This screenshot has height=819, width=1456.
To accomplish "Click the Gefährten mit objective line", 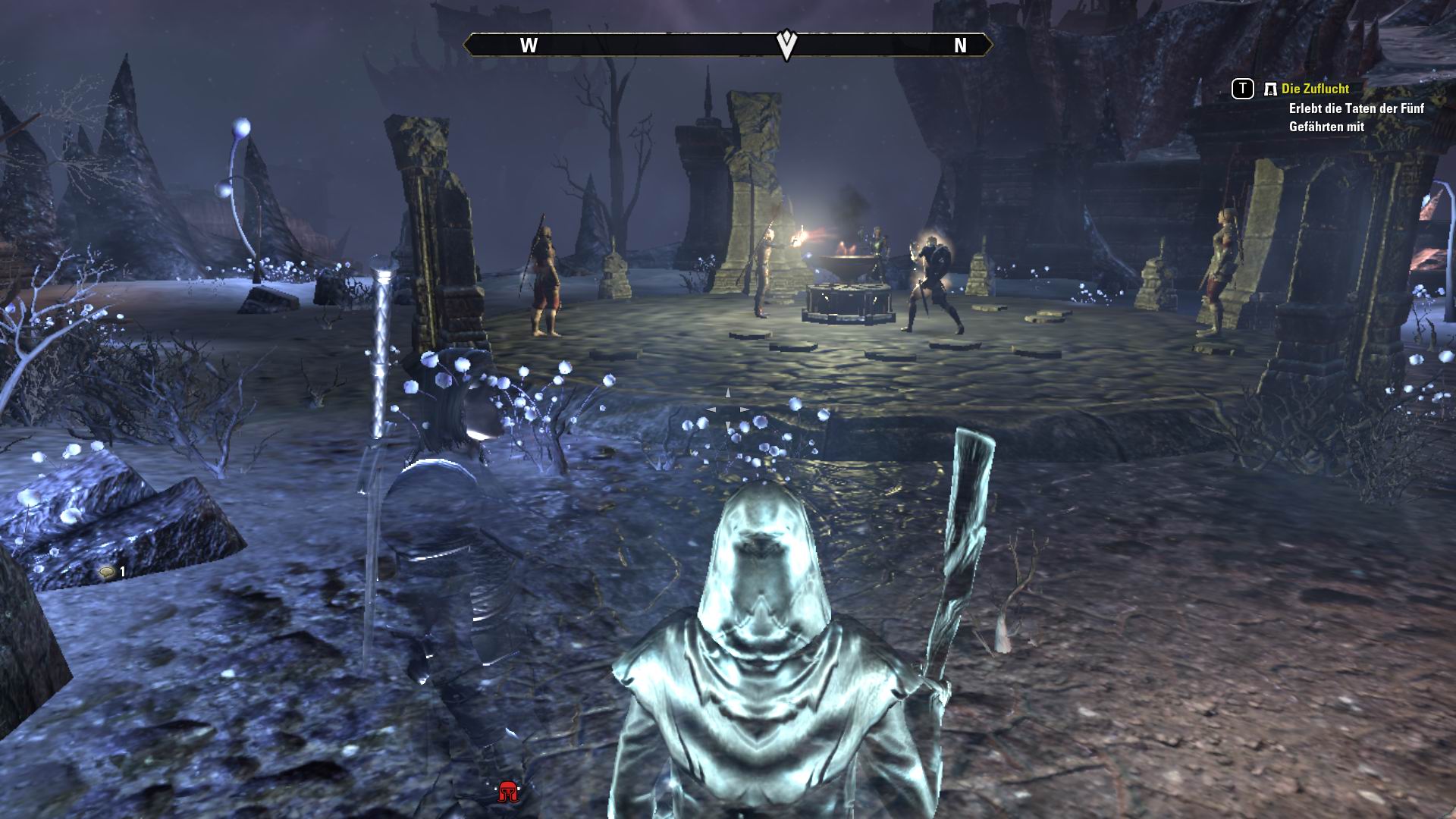I will coord(1327,129).
